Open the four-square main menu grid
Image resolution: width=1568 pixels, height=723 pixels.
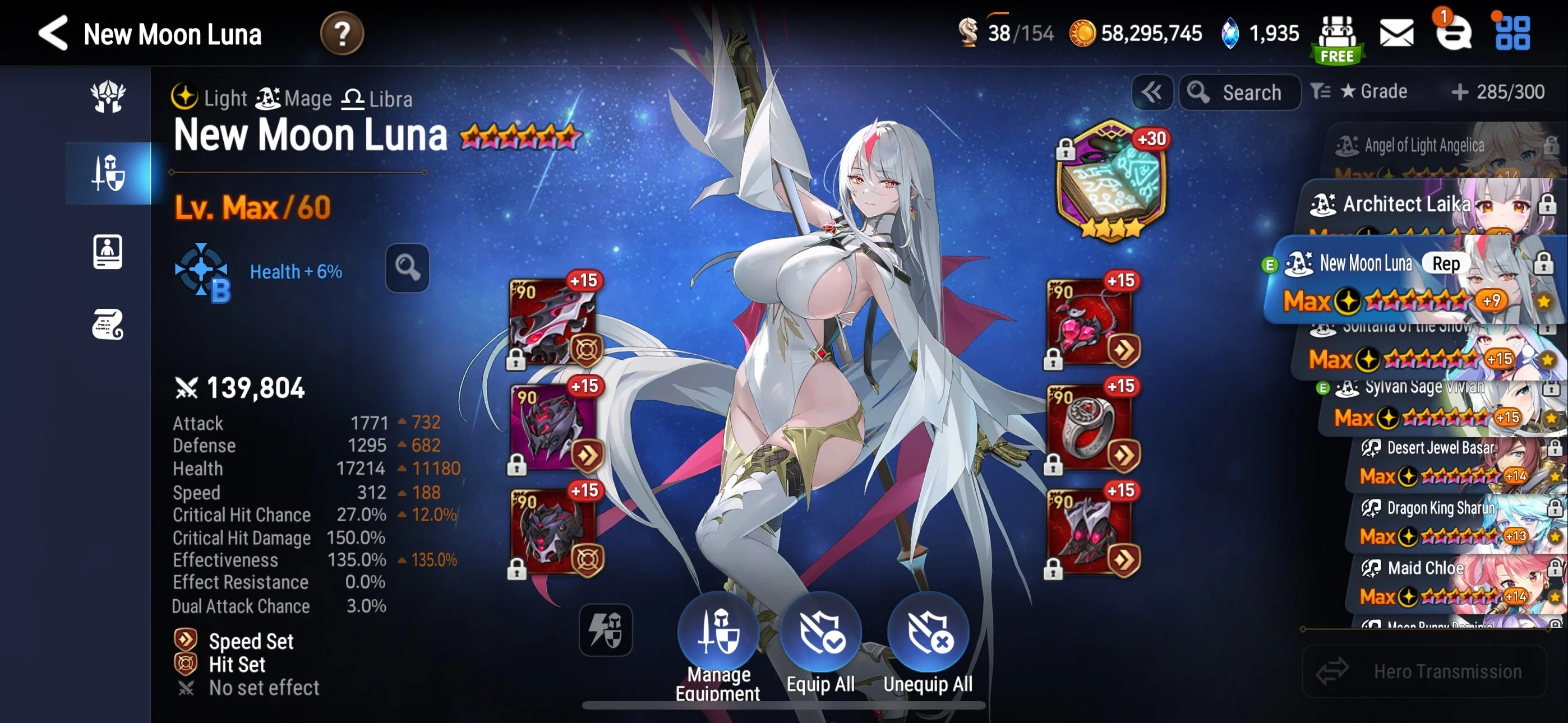pos(1512,33)
